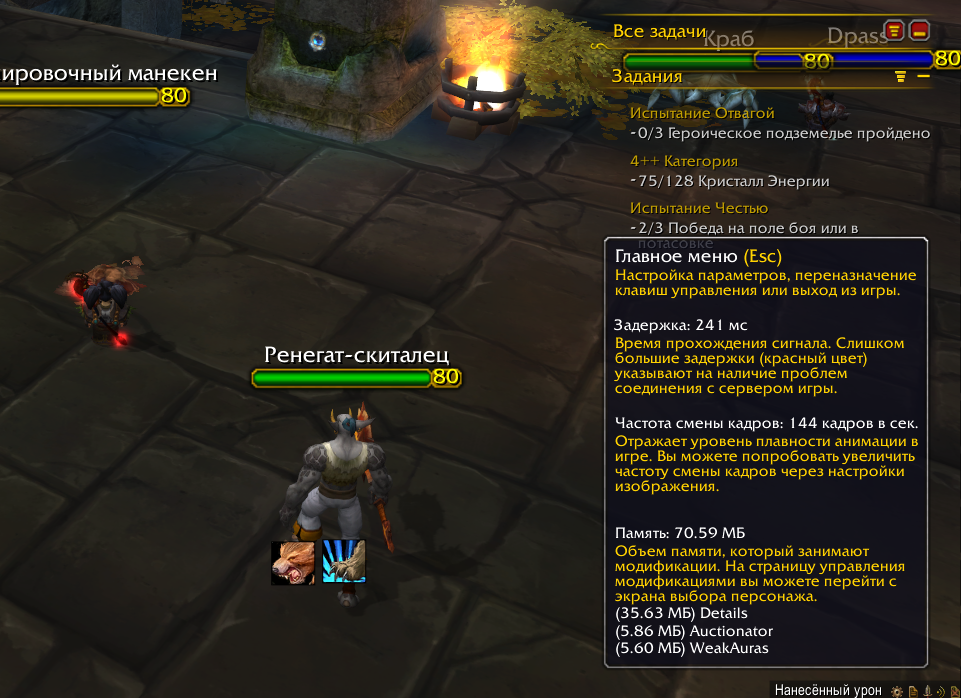Reset Details data with the crossed-out icon
This screenshot has height=698, width=961.
pyautogui.click(x=953, y=691)
